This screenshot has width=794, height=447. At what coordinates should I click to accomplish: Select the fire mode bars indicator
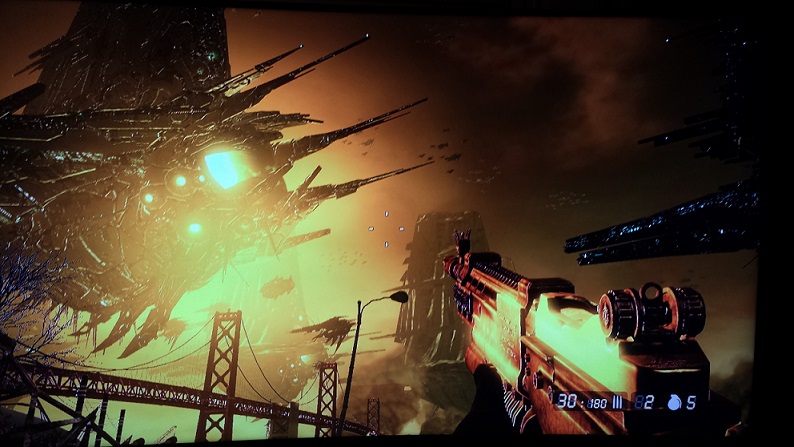coord(619,401)
